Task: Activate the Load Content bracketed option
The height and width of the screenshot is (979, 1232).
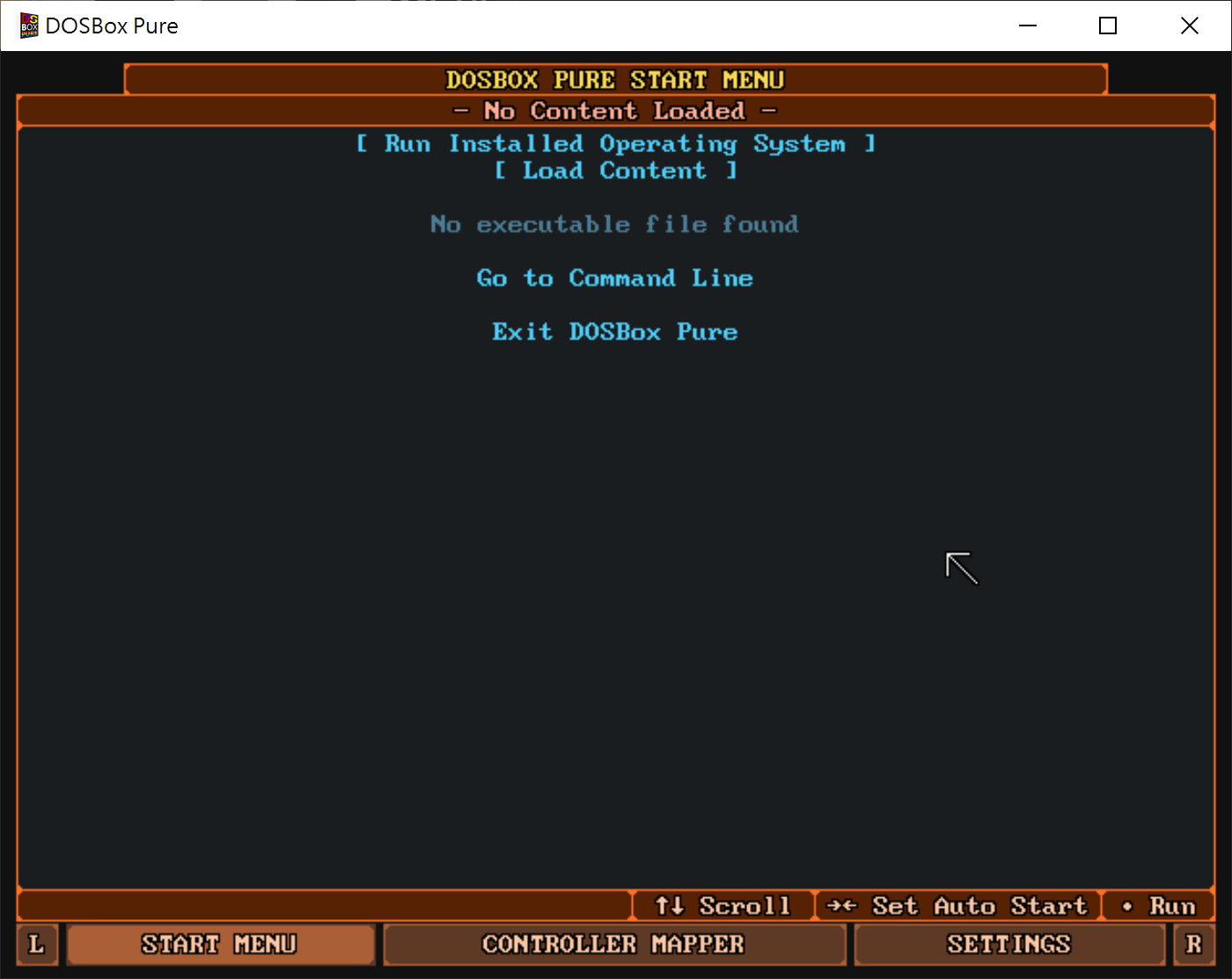Action: [615, 171]
